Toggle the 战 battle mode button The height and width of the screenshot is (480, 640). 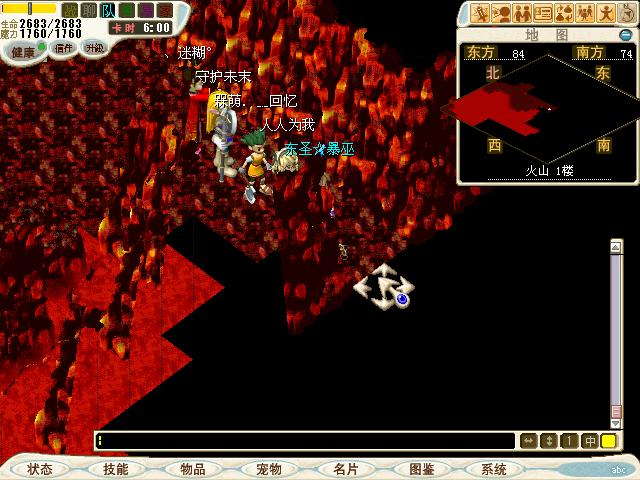click(70, 10)
